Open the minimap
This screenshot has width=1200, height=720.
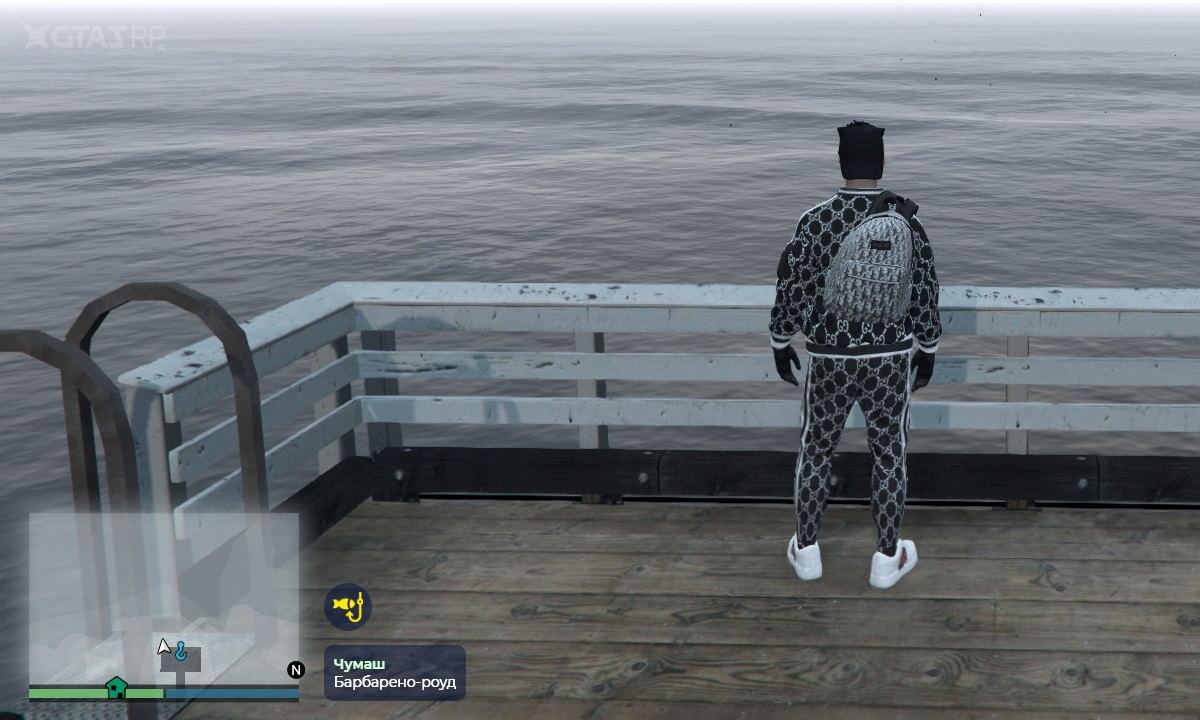pyautogui.click(x=163, y=598)
